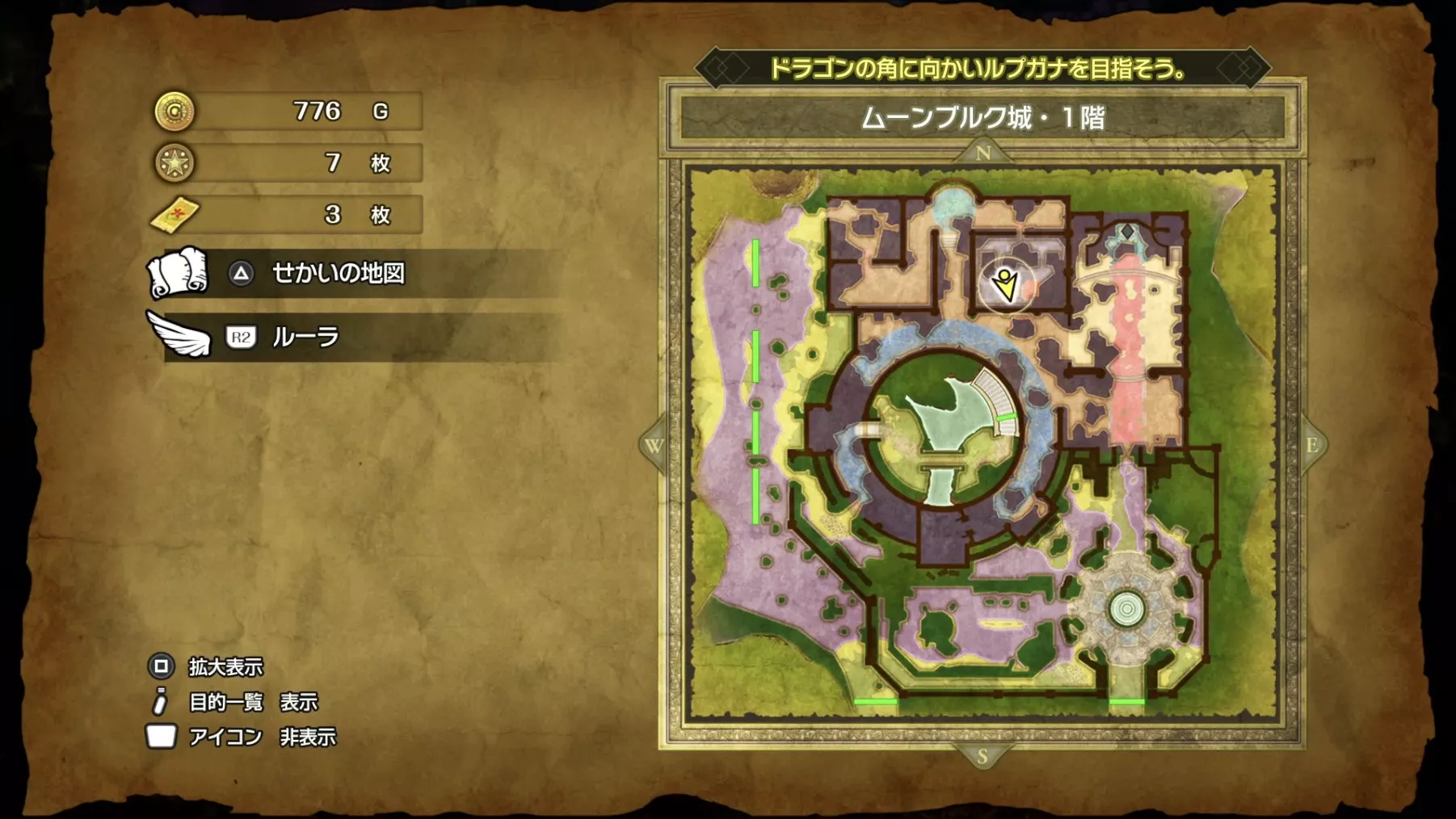
Task: Open the N compass marker at map top
Action: [x=983, y=152]
